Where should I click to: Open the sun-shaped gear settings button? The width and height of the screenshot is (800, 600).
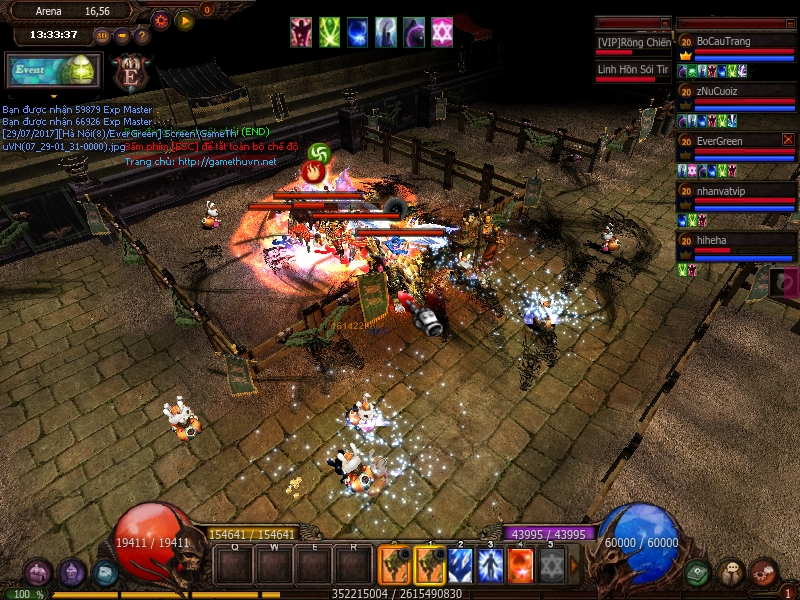(161, 19)
